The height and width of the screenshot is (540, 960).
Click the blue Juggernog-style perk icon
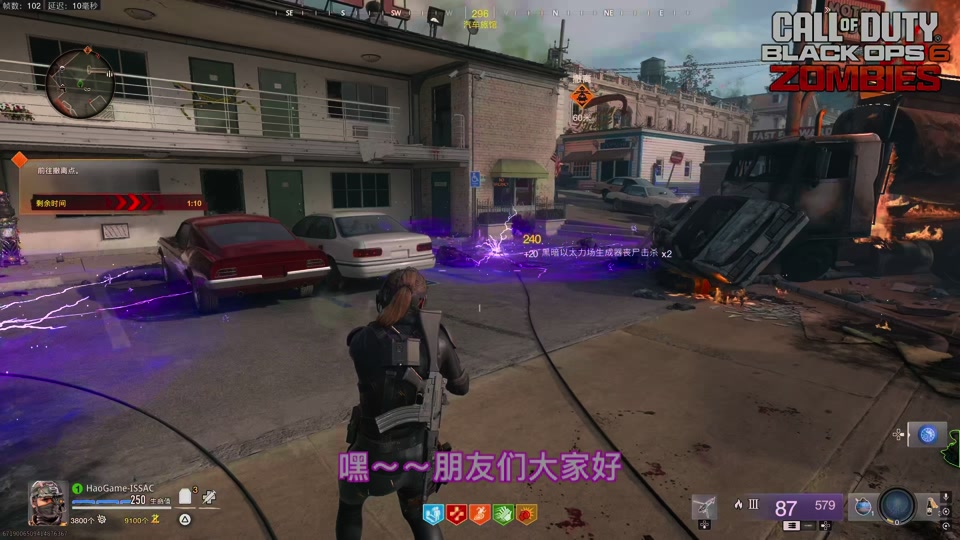pyautogui.click(x=433, y=514)
